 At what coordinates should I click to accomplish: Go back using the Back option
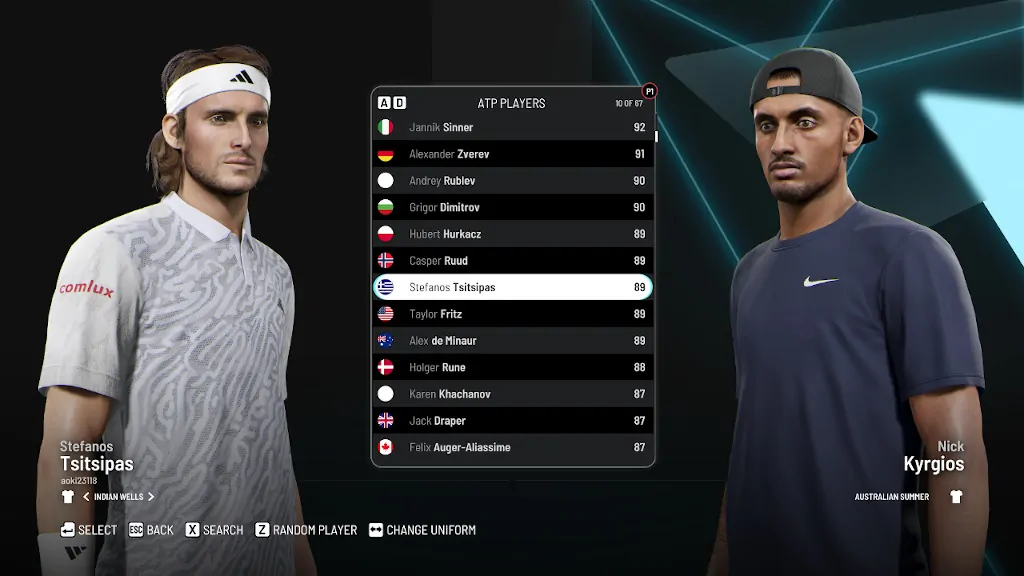pos(151,530)
